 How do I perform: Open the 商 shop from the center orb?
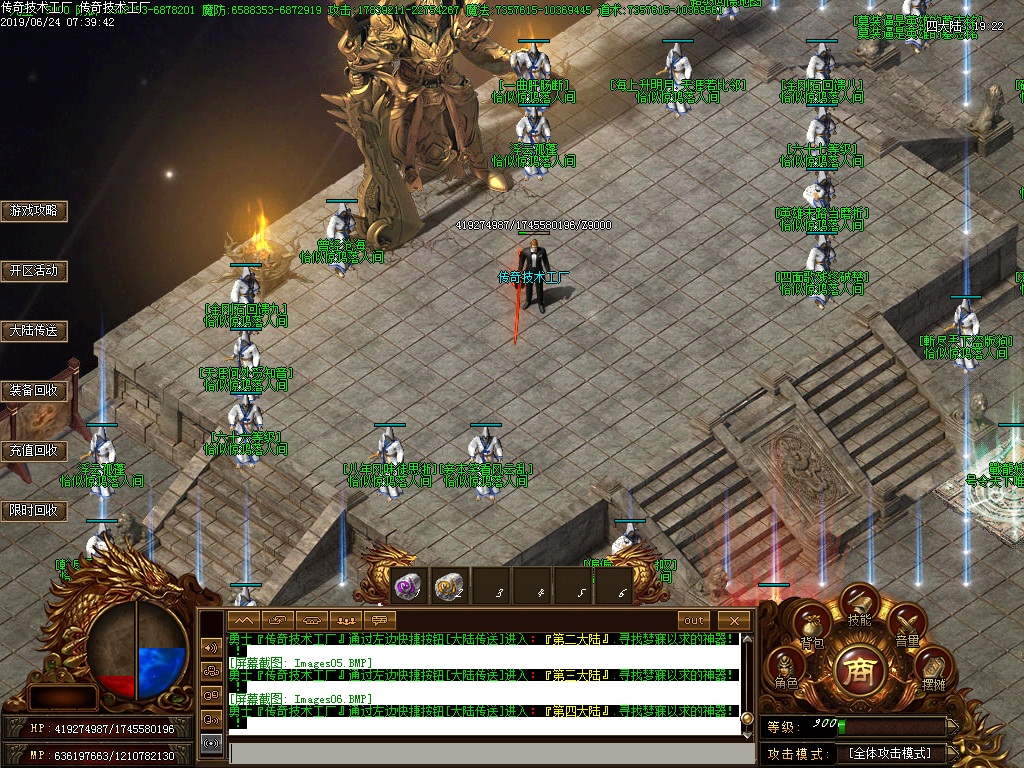pos(859,667)
